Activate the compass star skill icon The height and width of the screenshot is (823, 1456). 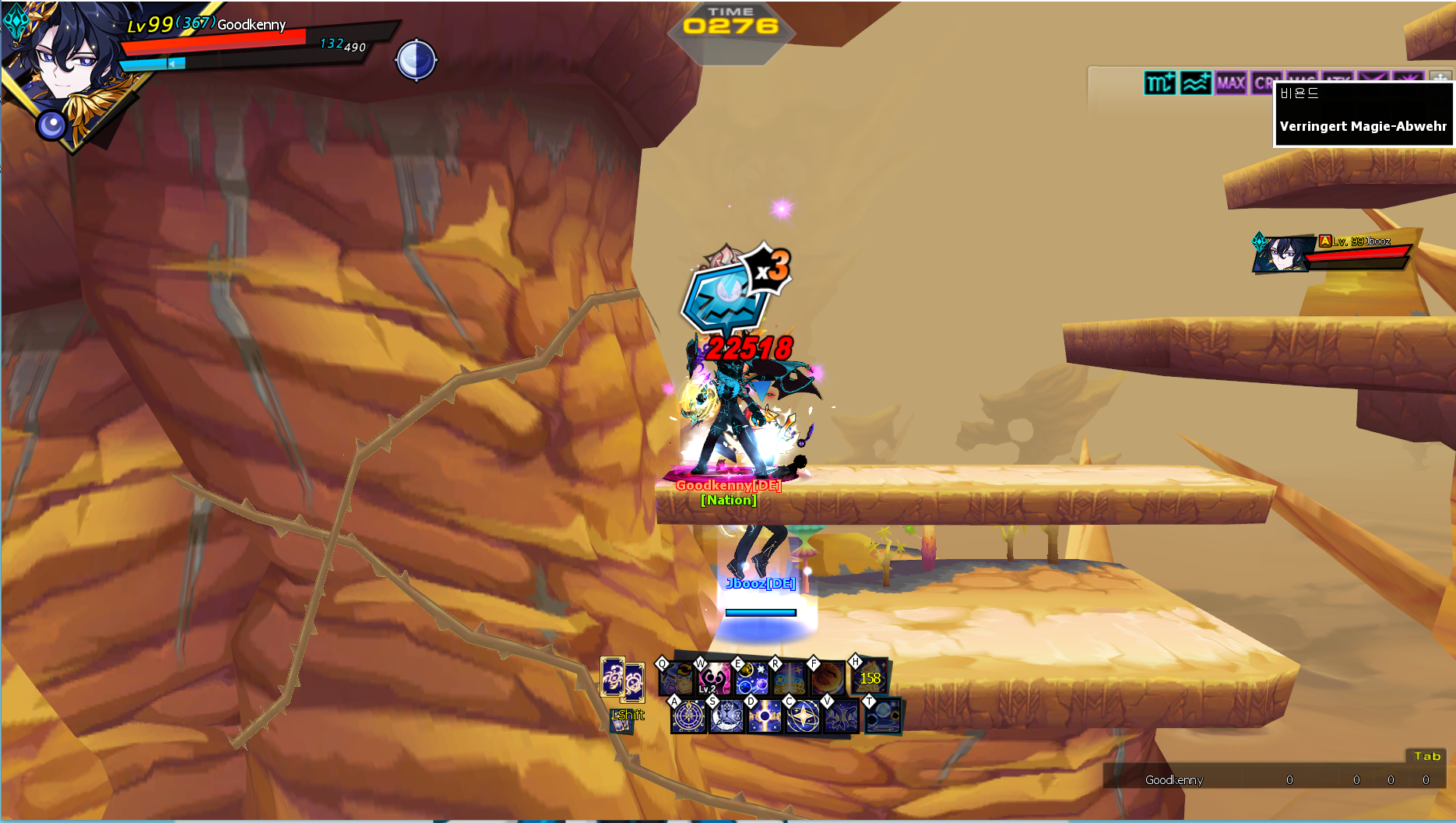tap(688, 716)
